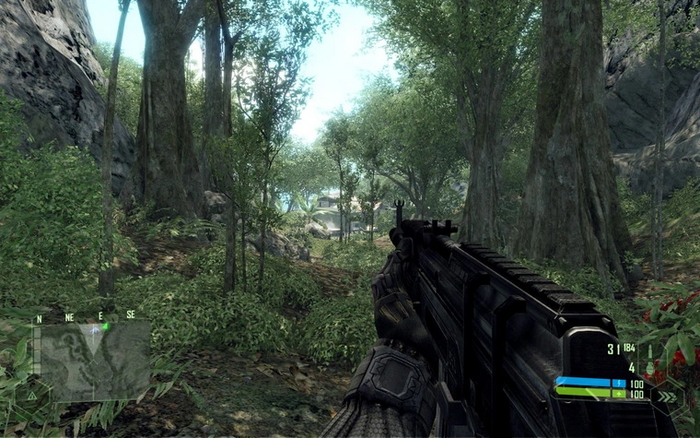Select the nanosuit speed mode chevron icon
The height and width of the screenshot is (438, 700).
[x=665, y=396]
